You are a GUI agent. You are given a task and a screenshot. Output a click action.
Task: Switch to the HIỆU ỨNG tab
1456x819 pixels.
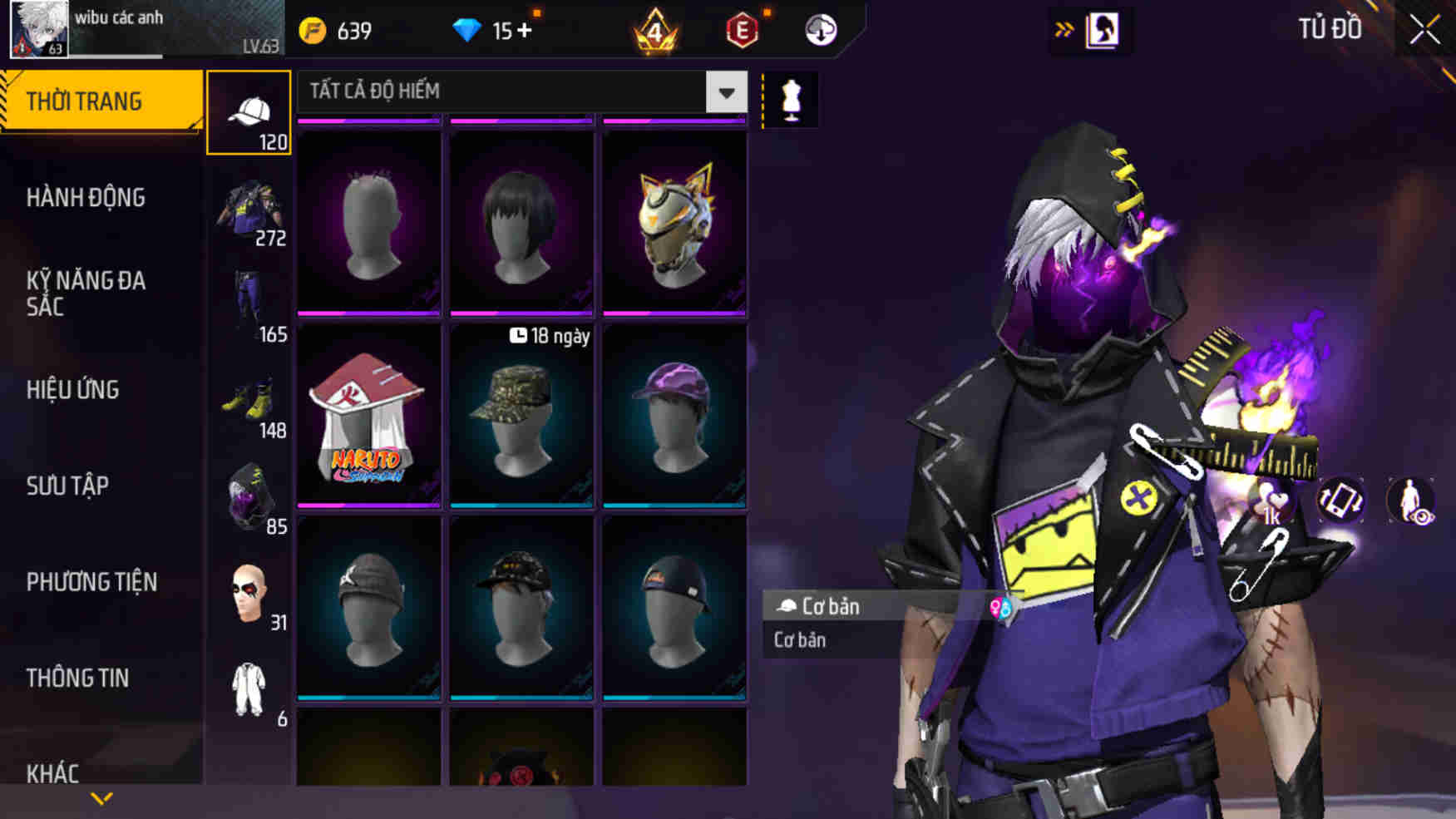(x=77, y=389)
